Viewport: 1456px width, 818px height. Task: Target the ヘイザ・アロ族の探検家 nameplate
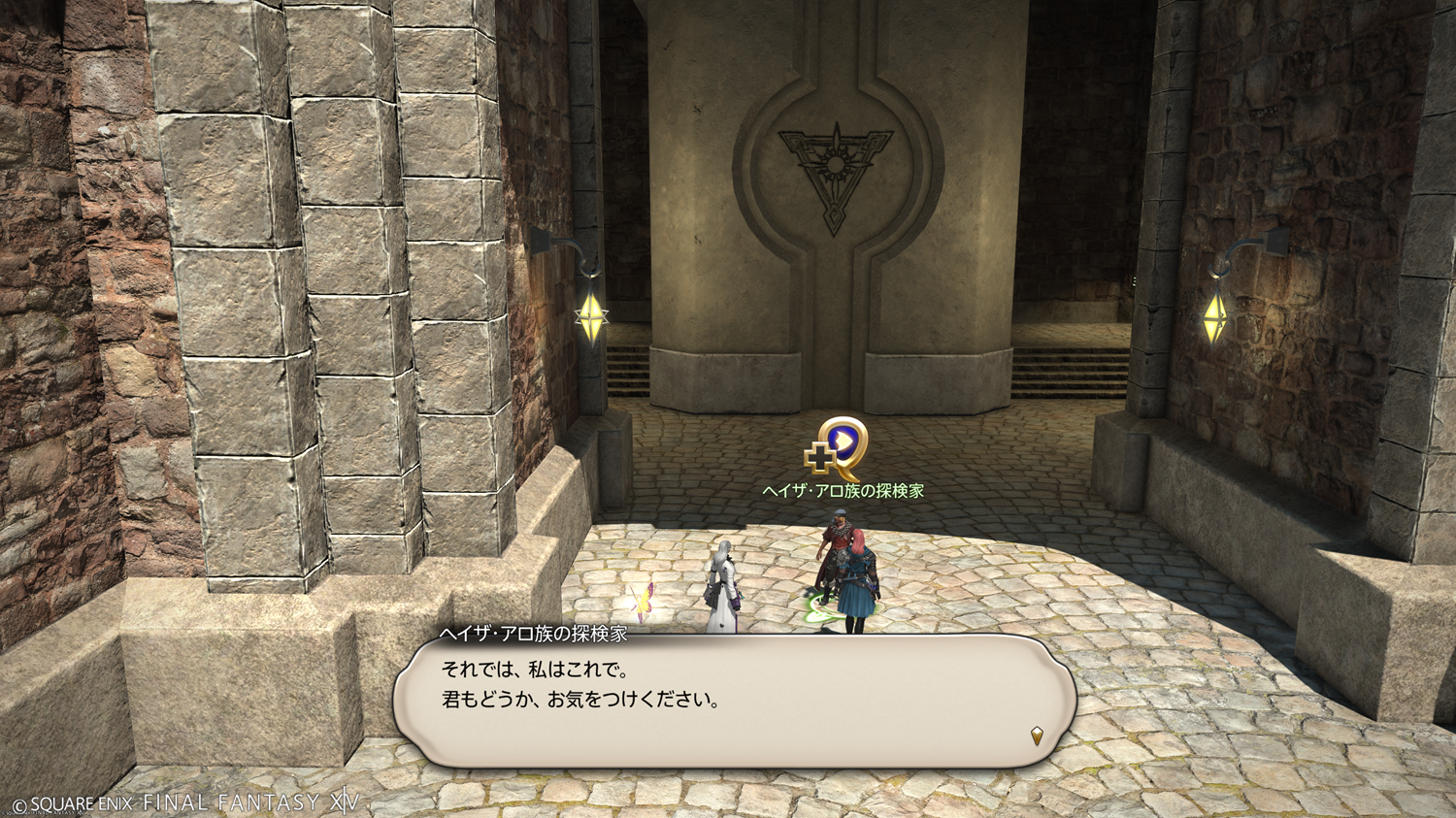843,491
